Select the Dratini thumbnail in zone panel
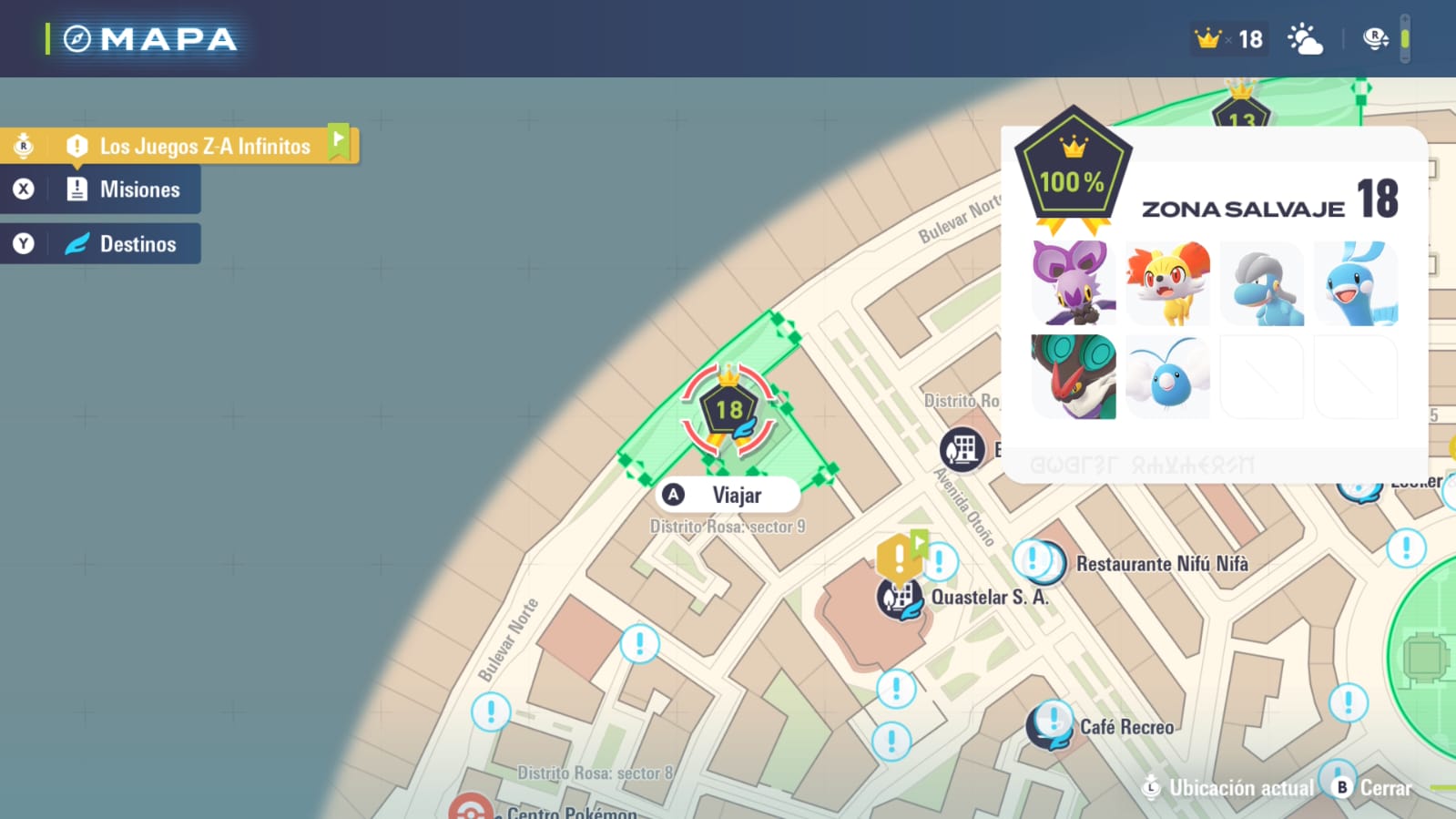 coord(1356,283)
